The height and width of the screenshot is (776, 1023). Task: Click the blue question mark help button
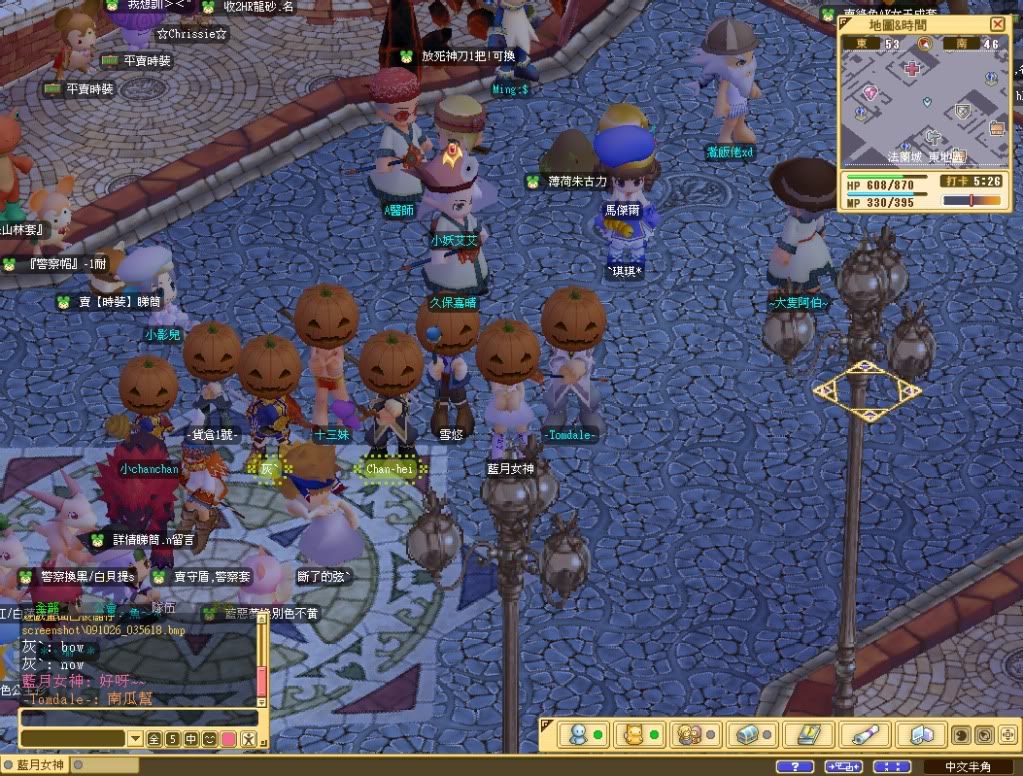(794, 766)
